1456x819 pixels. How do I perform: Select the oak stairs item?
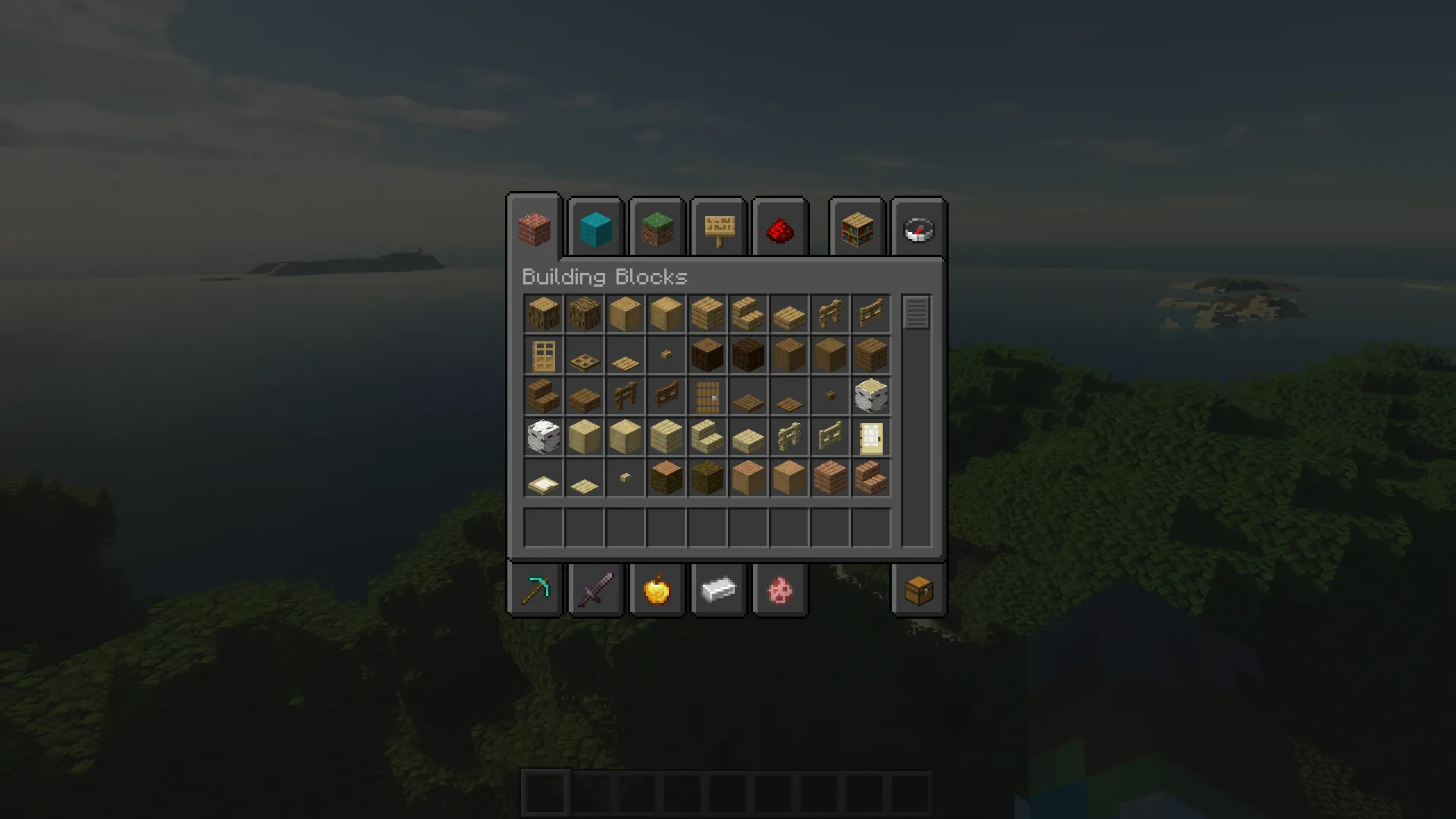(x=748, y=313)
